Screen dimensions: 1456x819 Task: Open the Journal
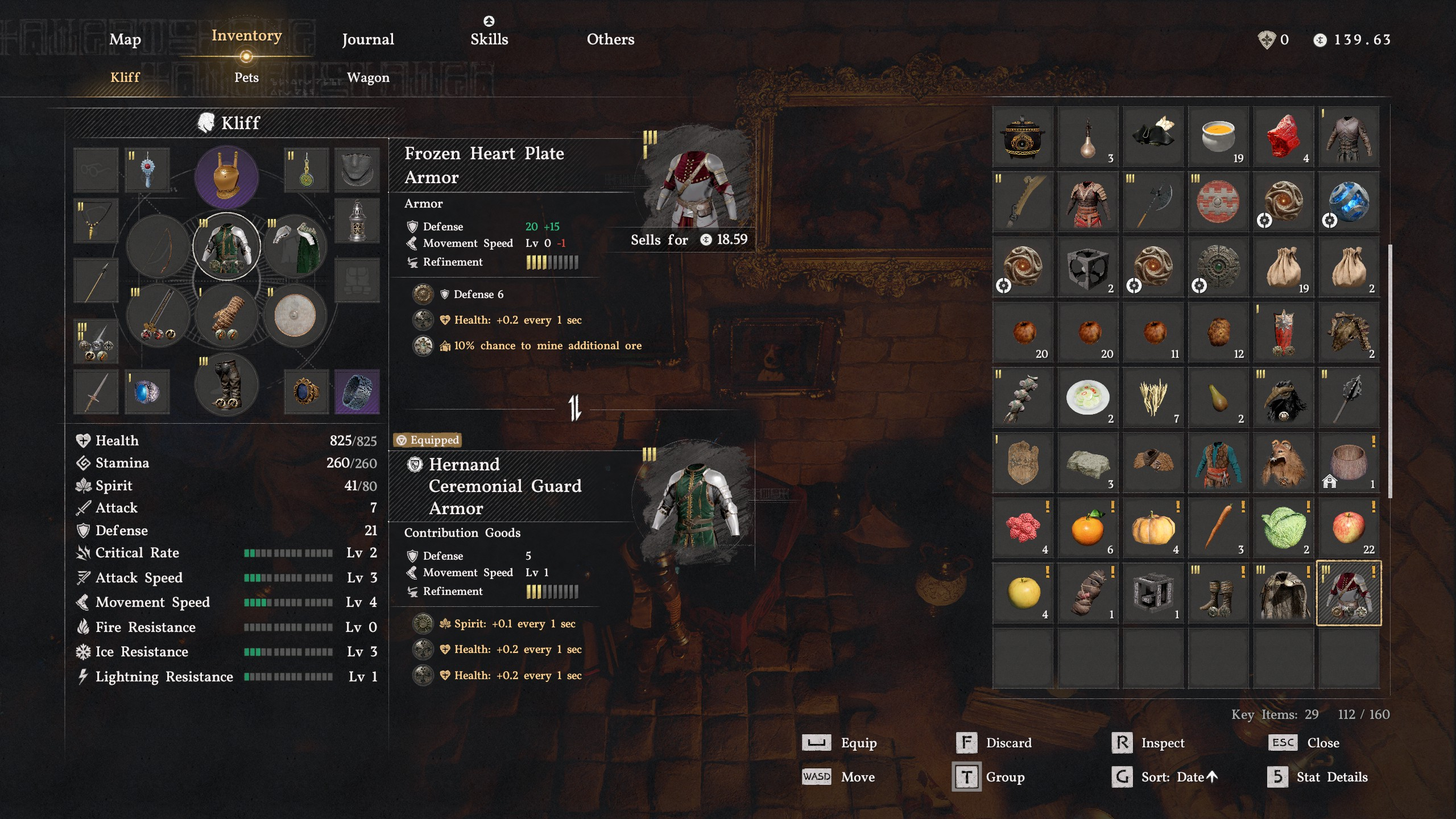click(367, 39)
